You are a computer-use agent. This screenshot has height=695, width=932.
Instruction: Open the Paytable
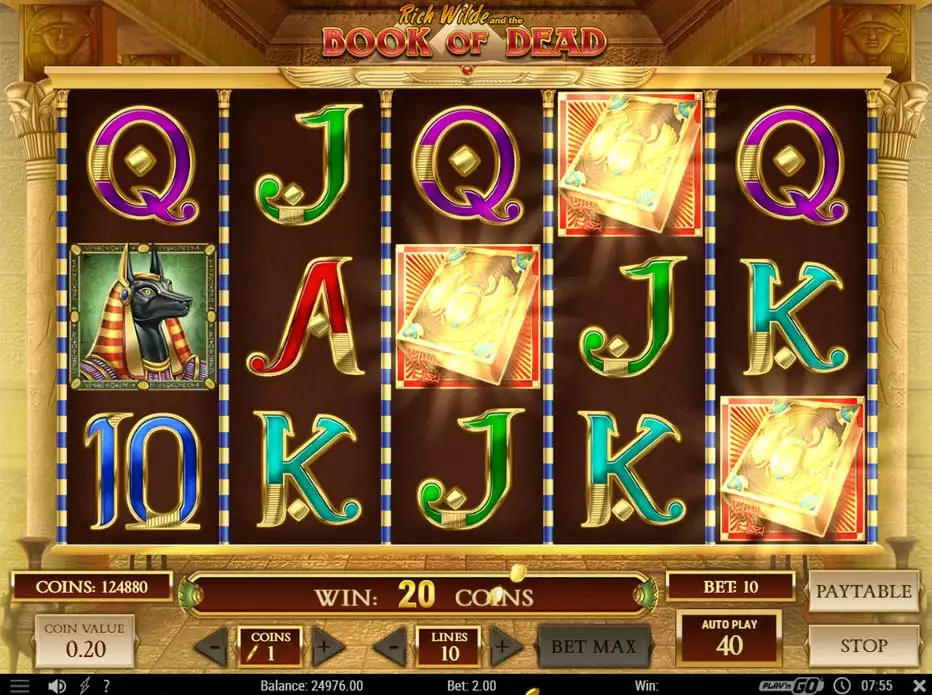coord(863,591)
